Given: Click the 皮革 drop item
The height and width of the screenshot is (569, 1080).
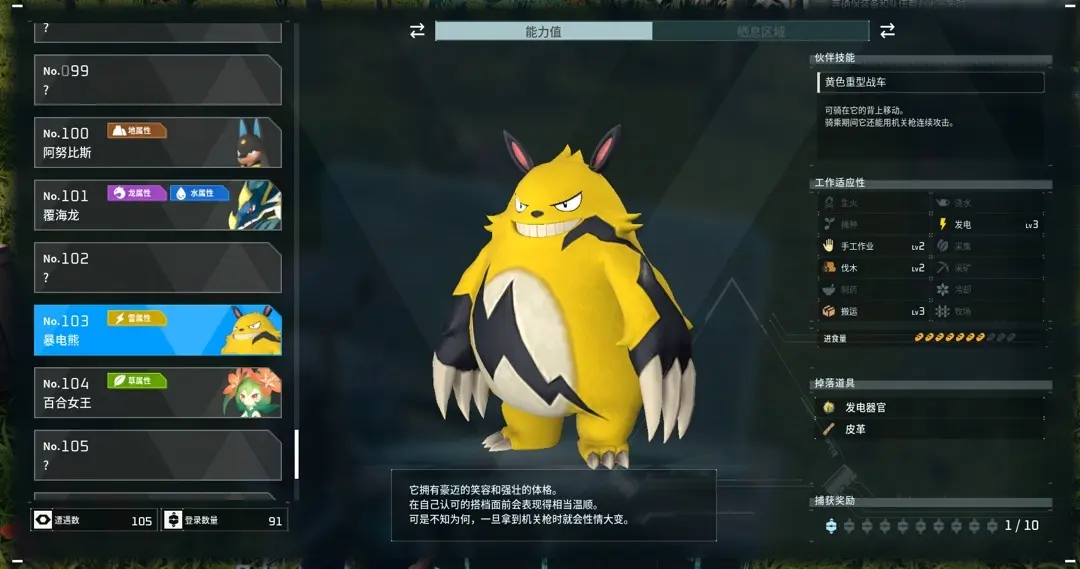Looking at the screenshot, I should [x=855, y=429].
